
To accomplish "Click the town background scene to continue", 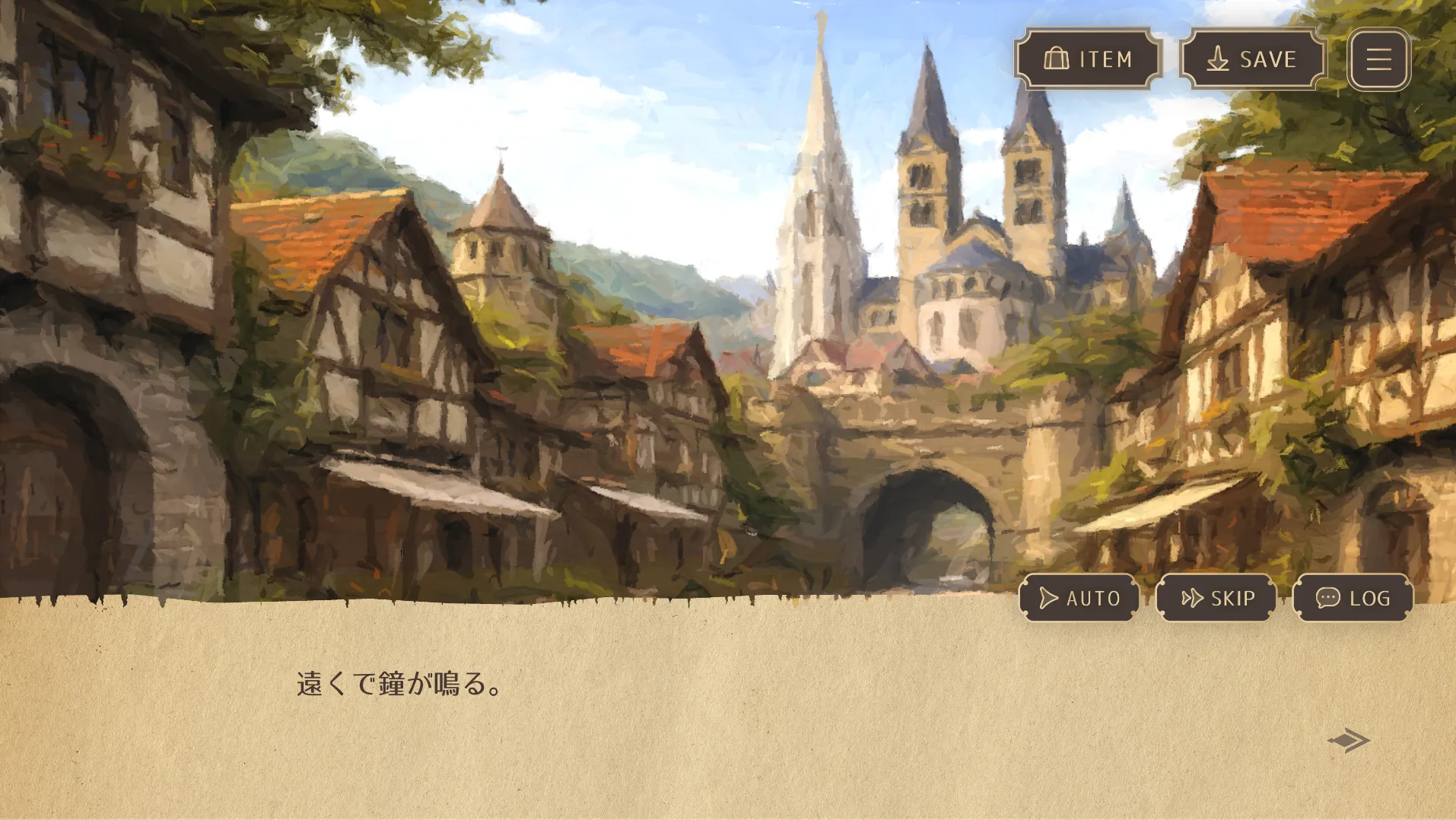I will coord(532,304).
